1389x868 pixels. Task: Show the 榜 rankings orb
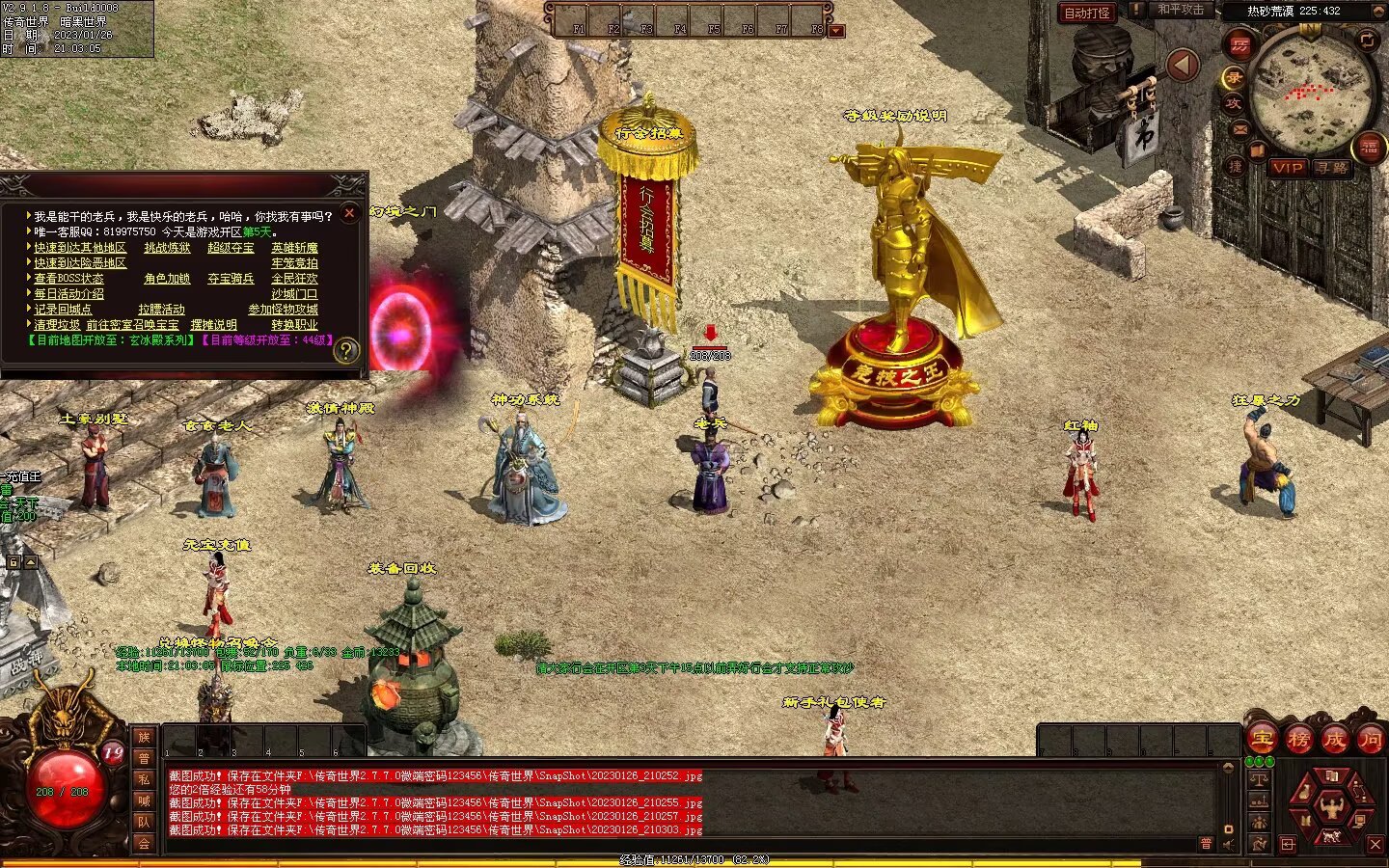(x=1298, y=740)
